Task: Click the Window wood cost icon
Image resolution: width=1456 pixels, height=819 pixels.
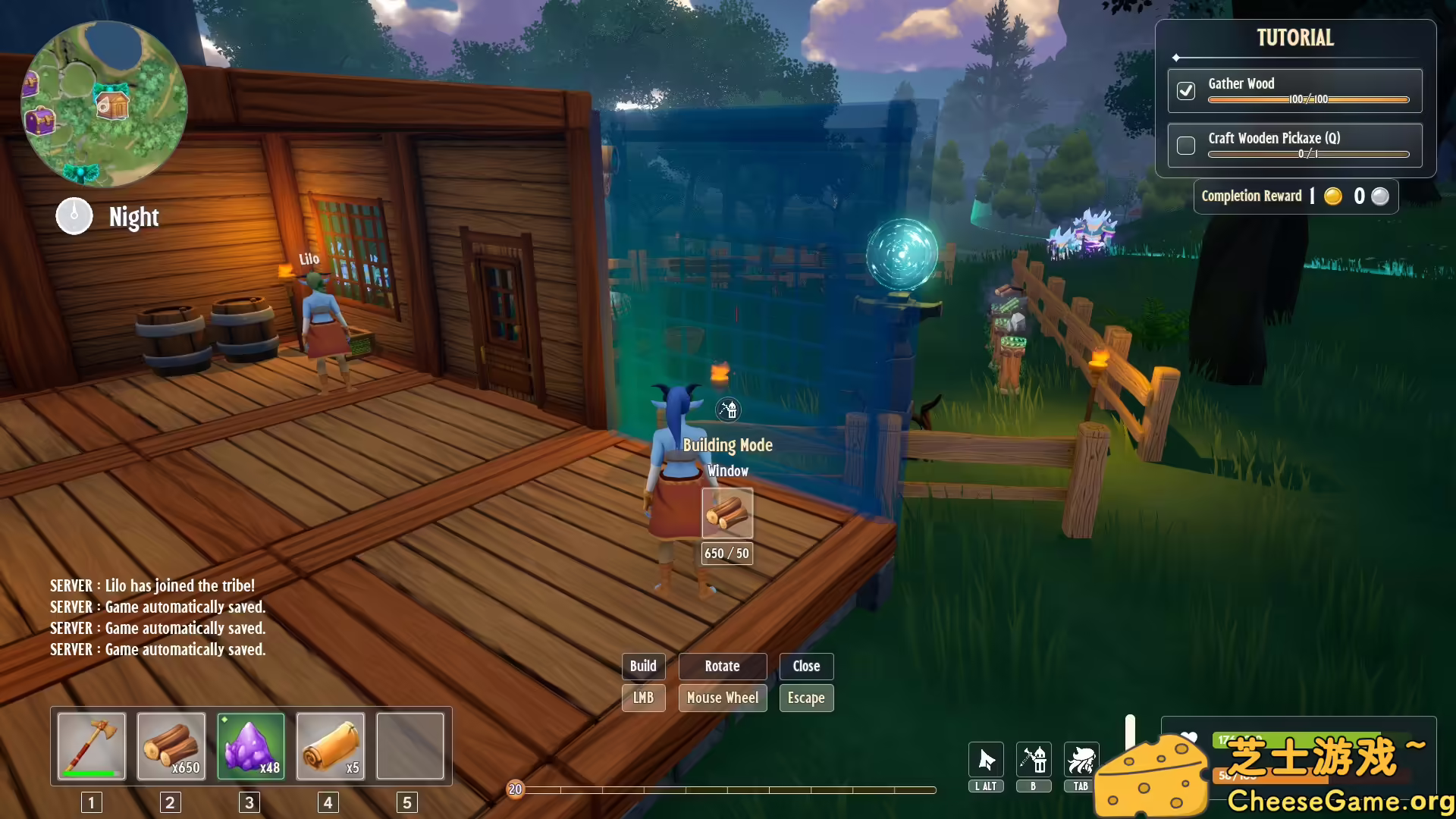Action: point(727,513)
